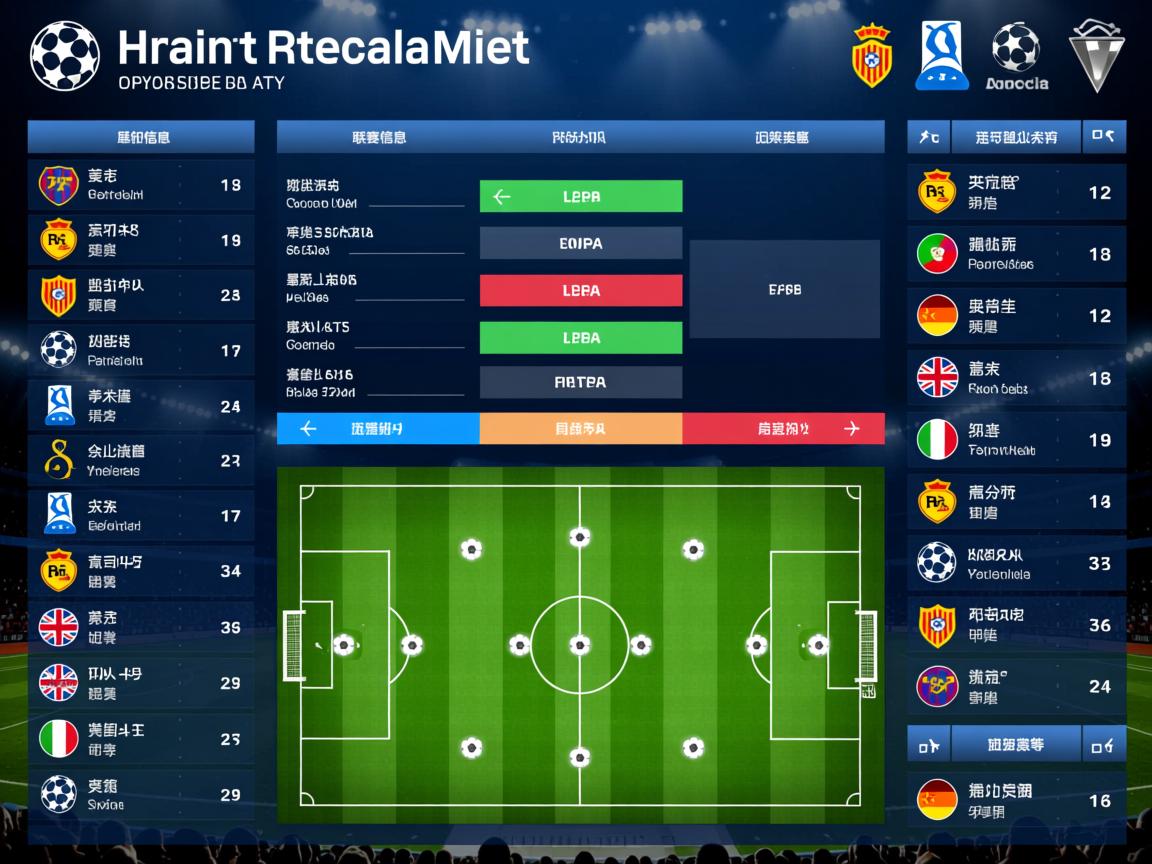This screenshot has height=864, width=1152.
Task: Click the red right-arrow tab
Action: (x=784, y=429)
